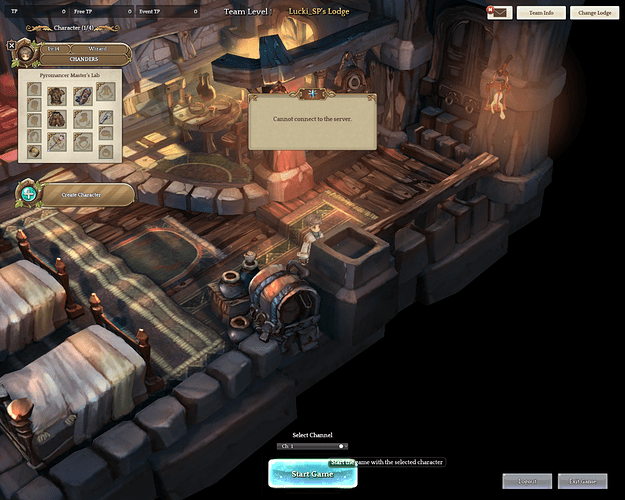Viewport: 625px width, 500px height.
Task: Select the equipped robe armor slot
Action: tap(57, 95)
